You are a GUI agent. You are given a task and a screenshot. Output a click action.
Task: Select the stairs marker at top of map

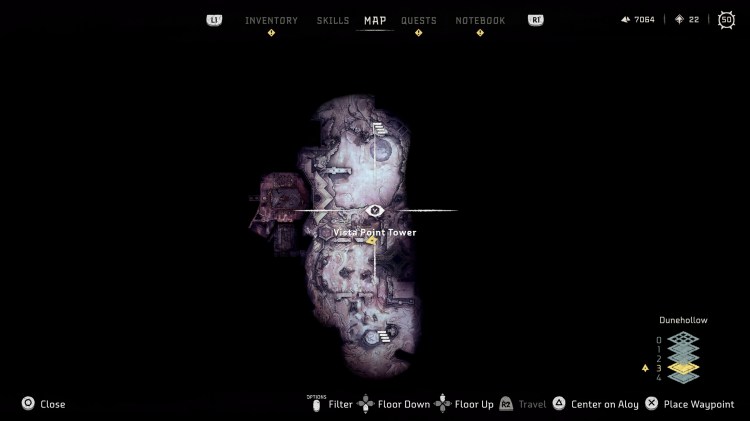point(379,127)
